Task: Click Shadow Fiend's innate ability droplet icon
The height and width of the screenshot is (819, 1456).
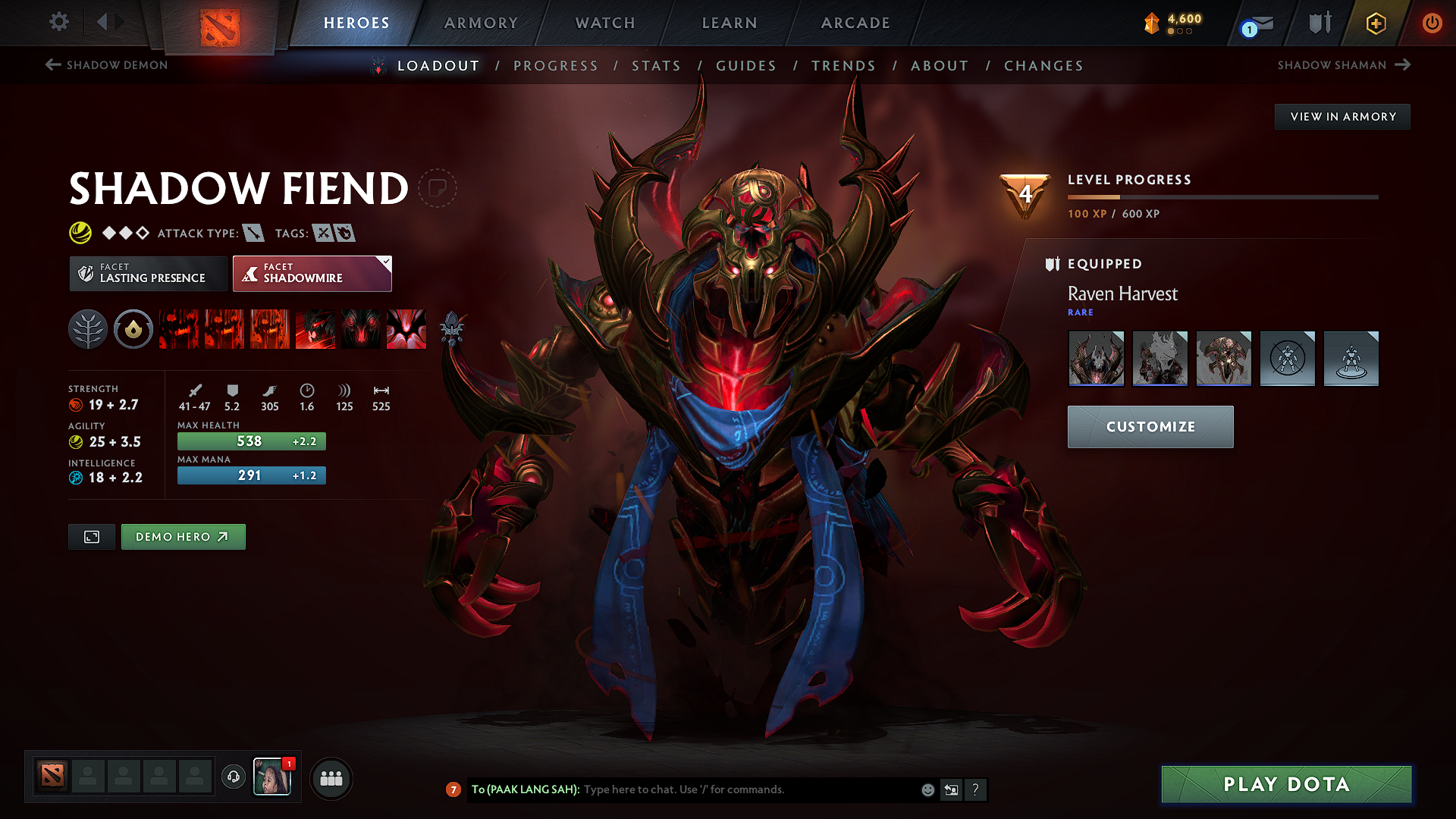Action: pos(133,329)
